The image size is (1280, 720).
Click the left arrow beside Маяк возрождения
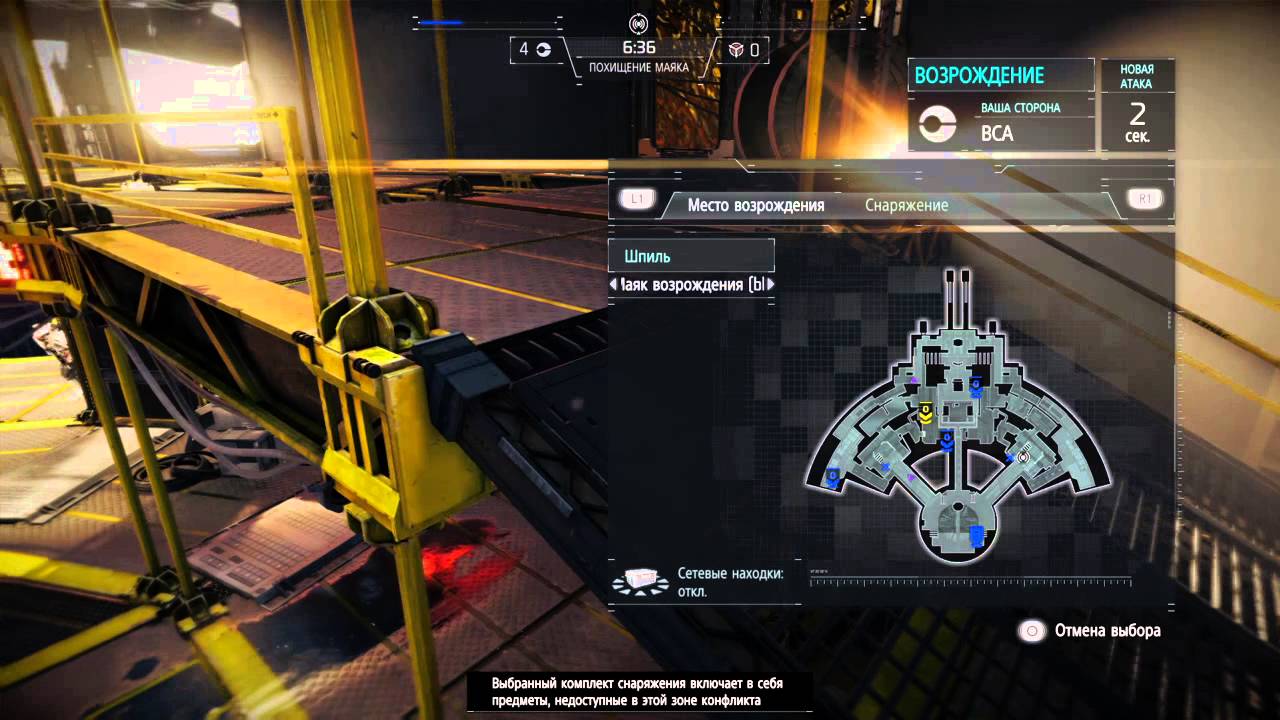pyautogui.click(x=613, y=285)
